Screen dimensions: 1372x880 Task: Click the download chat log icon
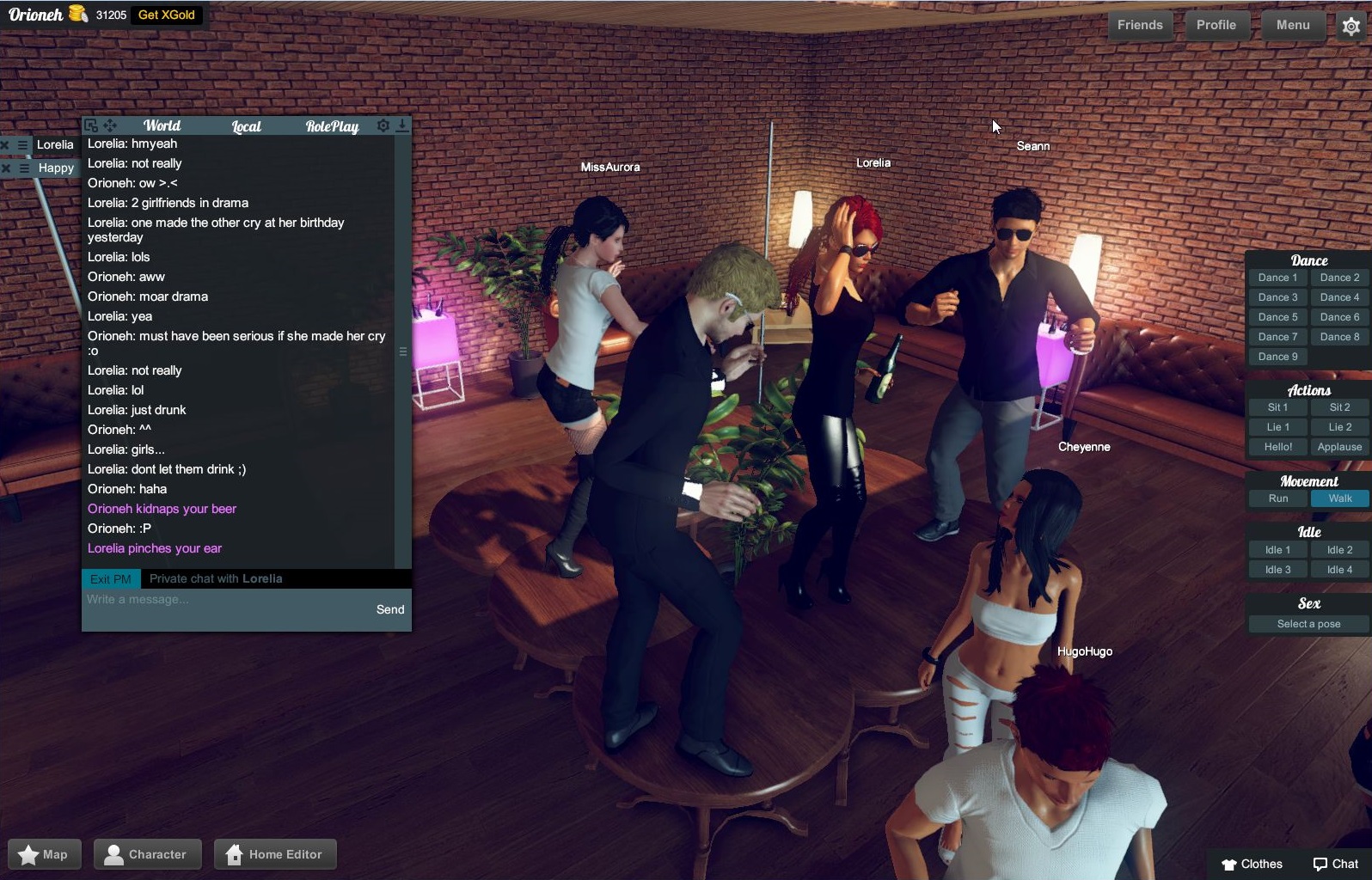[402, 126]
